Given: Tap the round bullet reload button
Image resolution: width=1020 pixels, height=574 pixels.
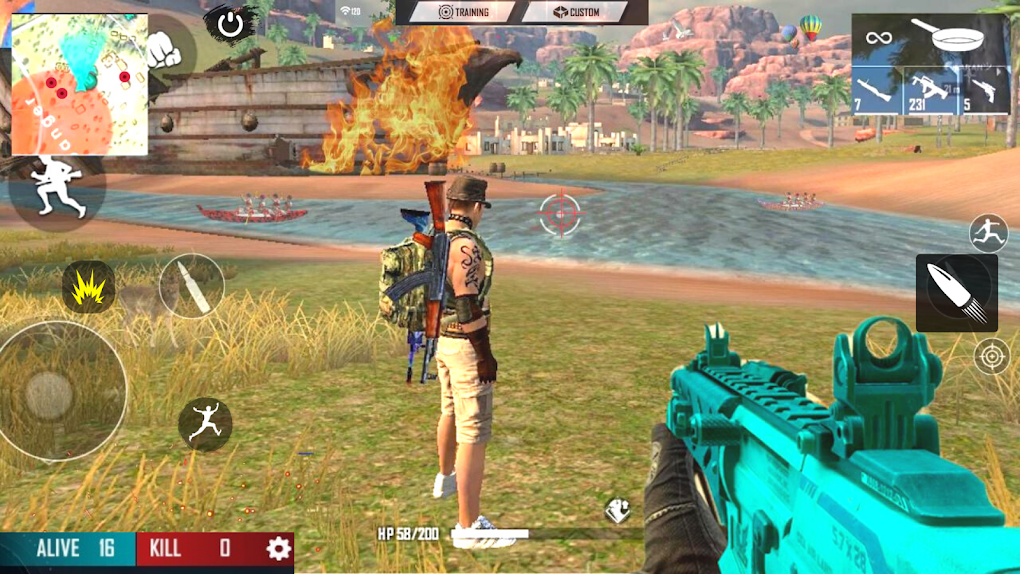Looking at the screenshot, I should [191, 286].
